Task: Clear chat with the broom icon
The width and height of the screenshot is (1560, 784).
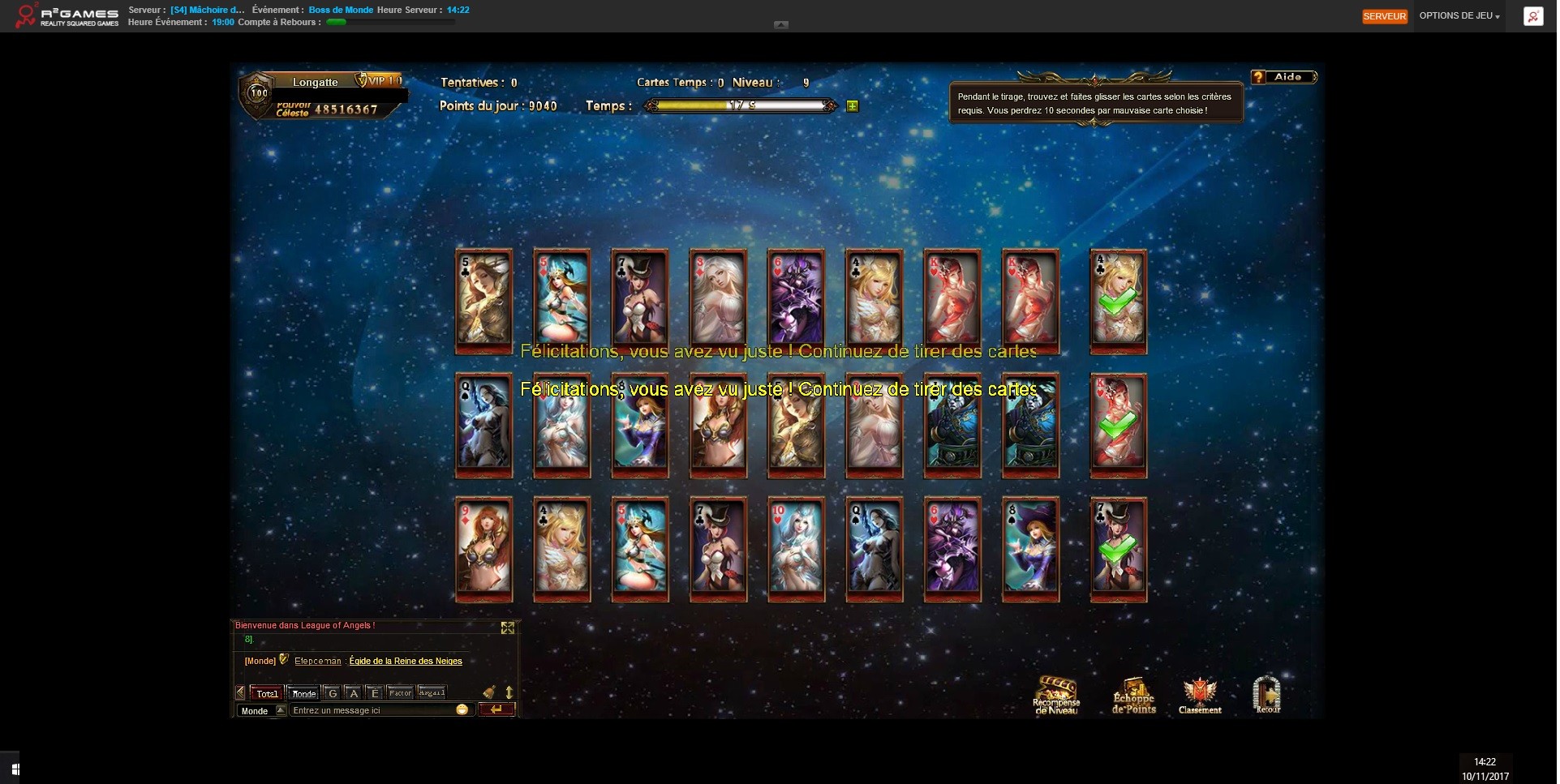Action: [489, 692]
